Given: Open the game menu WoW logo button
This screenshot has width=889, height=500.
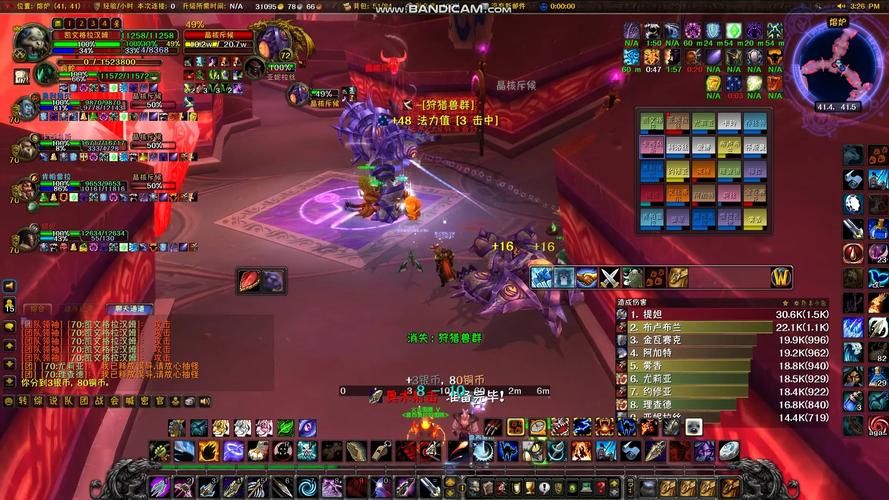Looking at the screenshot, I should 781,277.
